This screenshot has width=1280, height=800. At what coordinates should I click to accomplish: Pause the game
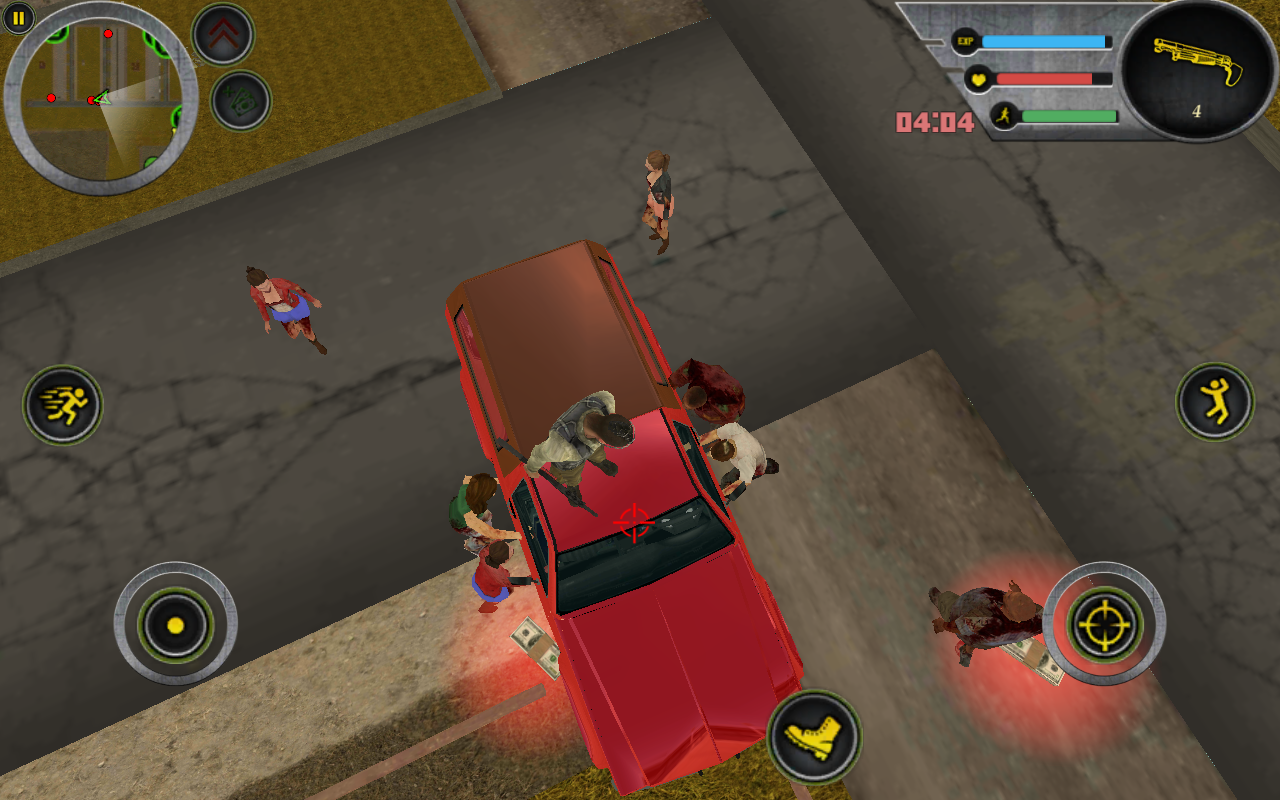20,19
